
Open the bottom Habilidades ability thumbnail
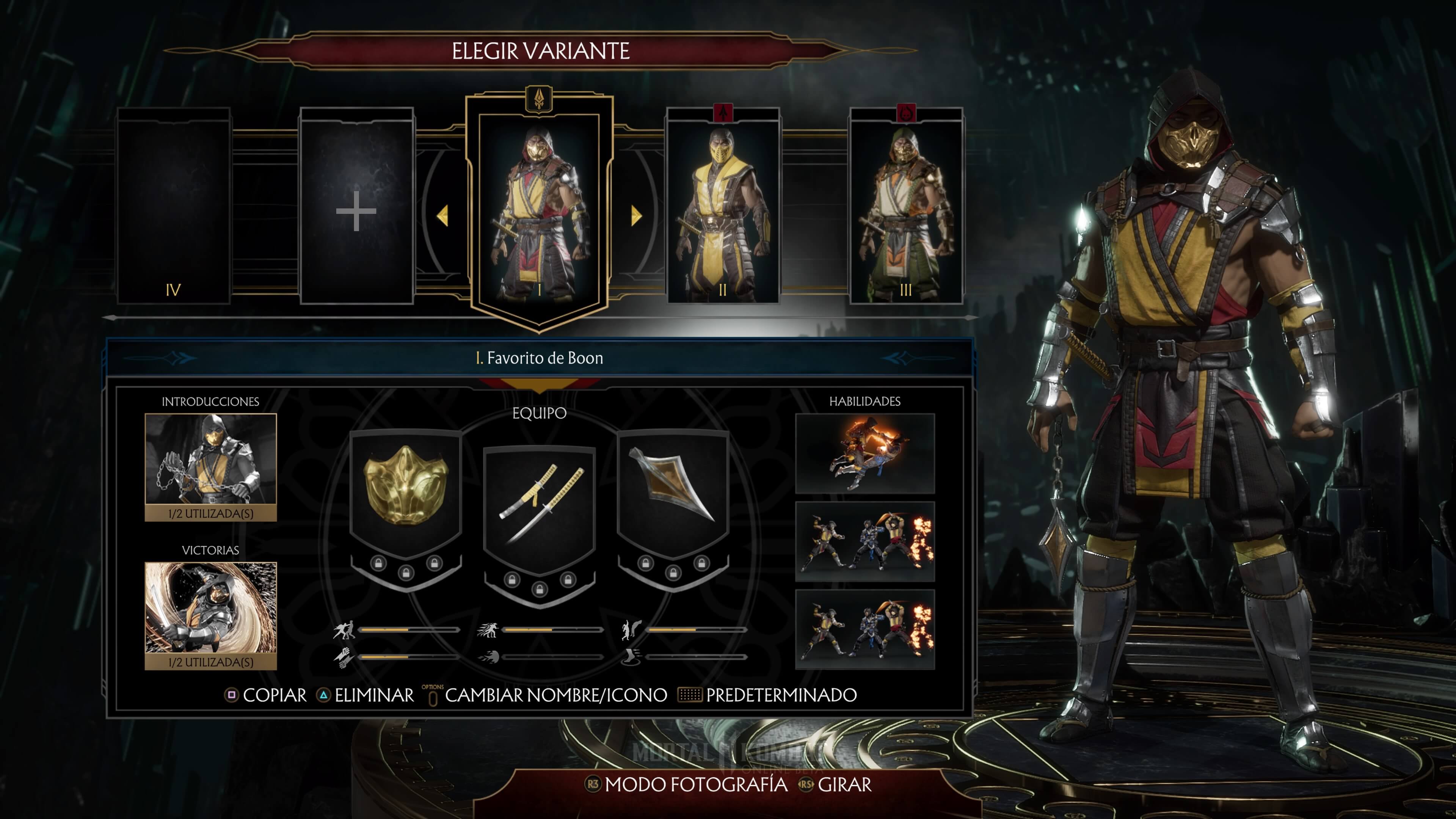click(864, 629)
